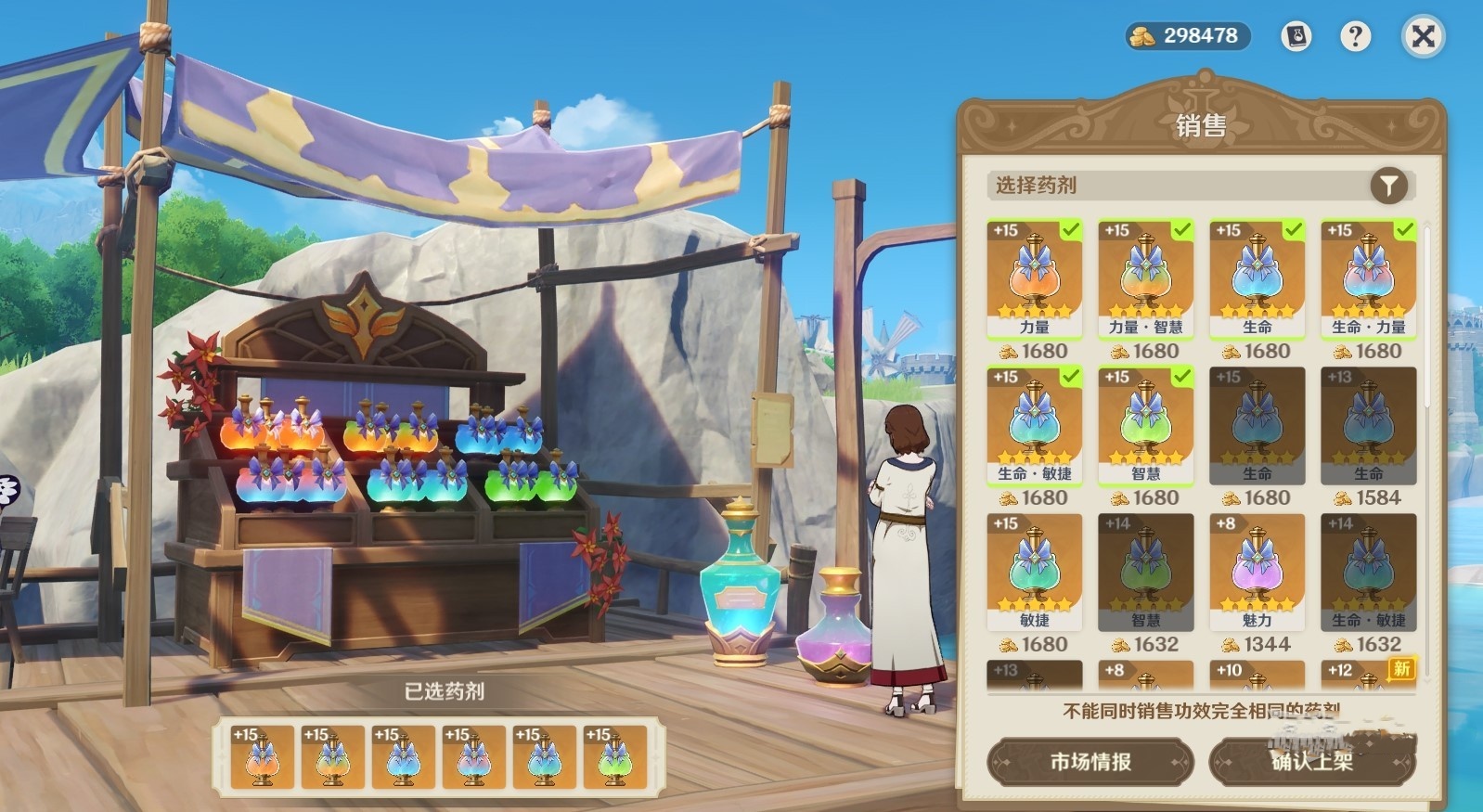This screenshot has width=1483, height=812.
Task: Deselect the 生命·力量 potion
Action: (x=1368, y=278)
